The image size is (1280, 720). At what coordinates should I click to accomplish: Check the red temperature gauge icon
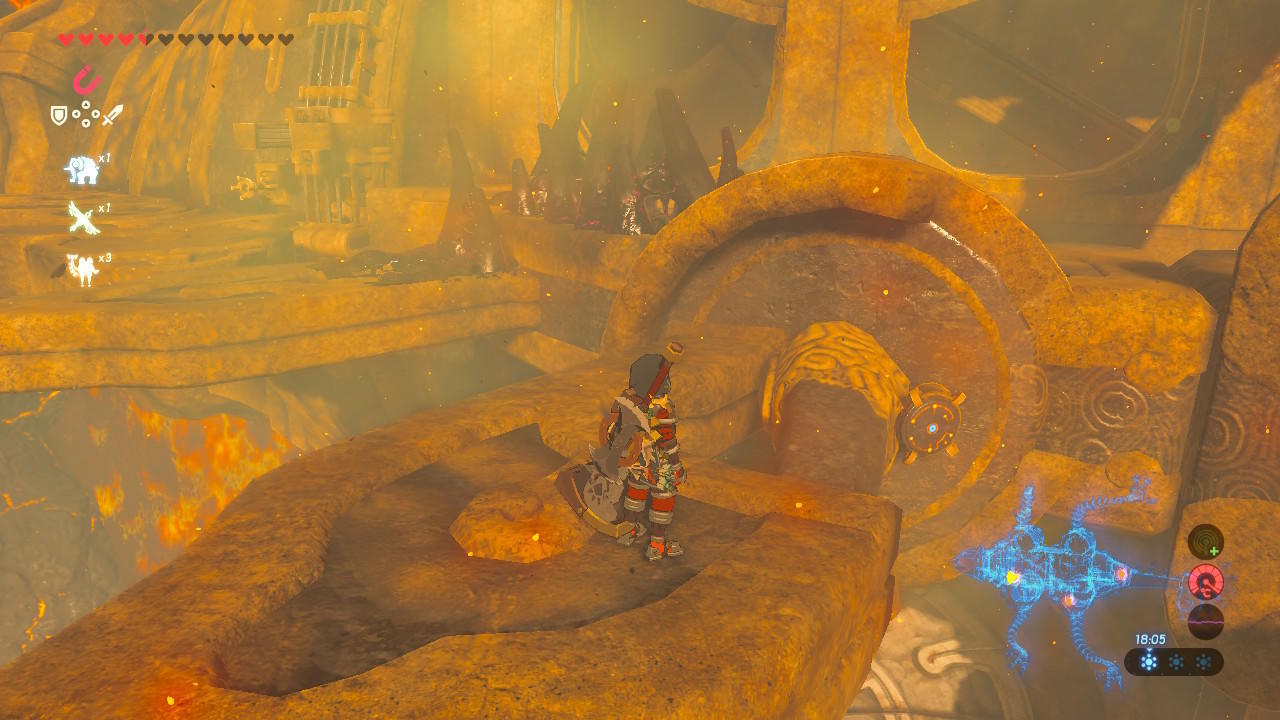click(x=1206, y=582)
